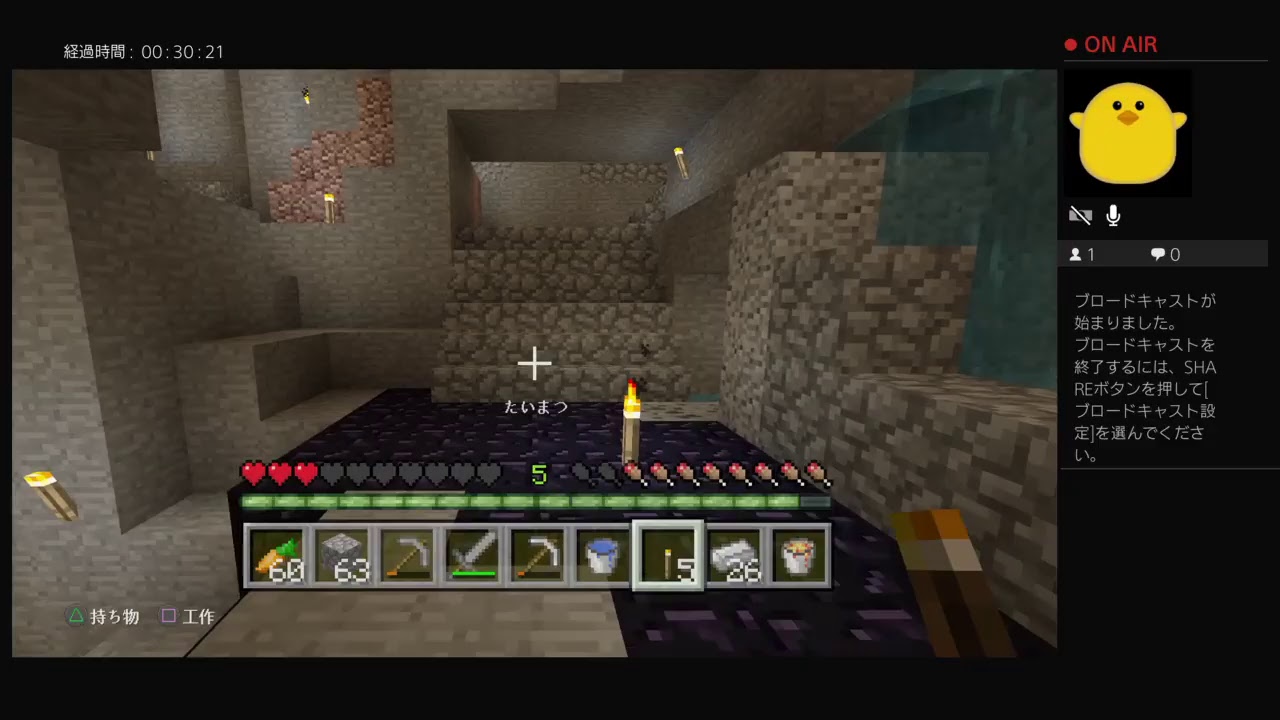The height and width of the screenshot is (720, 1280).
Task: Click the highlighted torch stack slot
Action: point(669,557)
